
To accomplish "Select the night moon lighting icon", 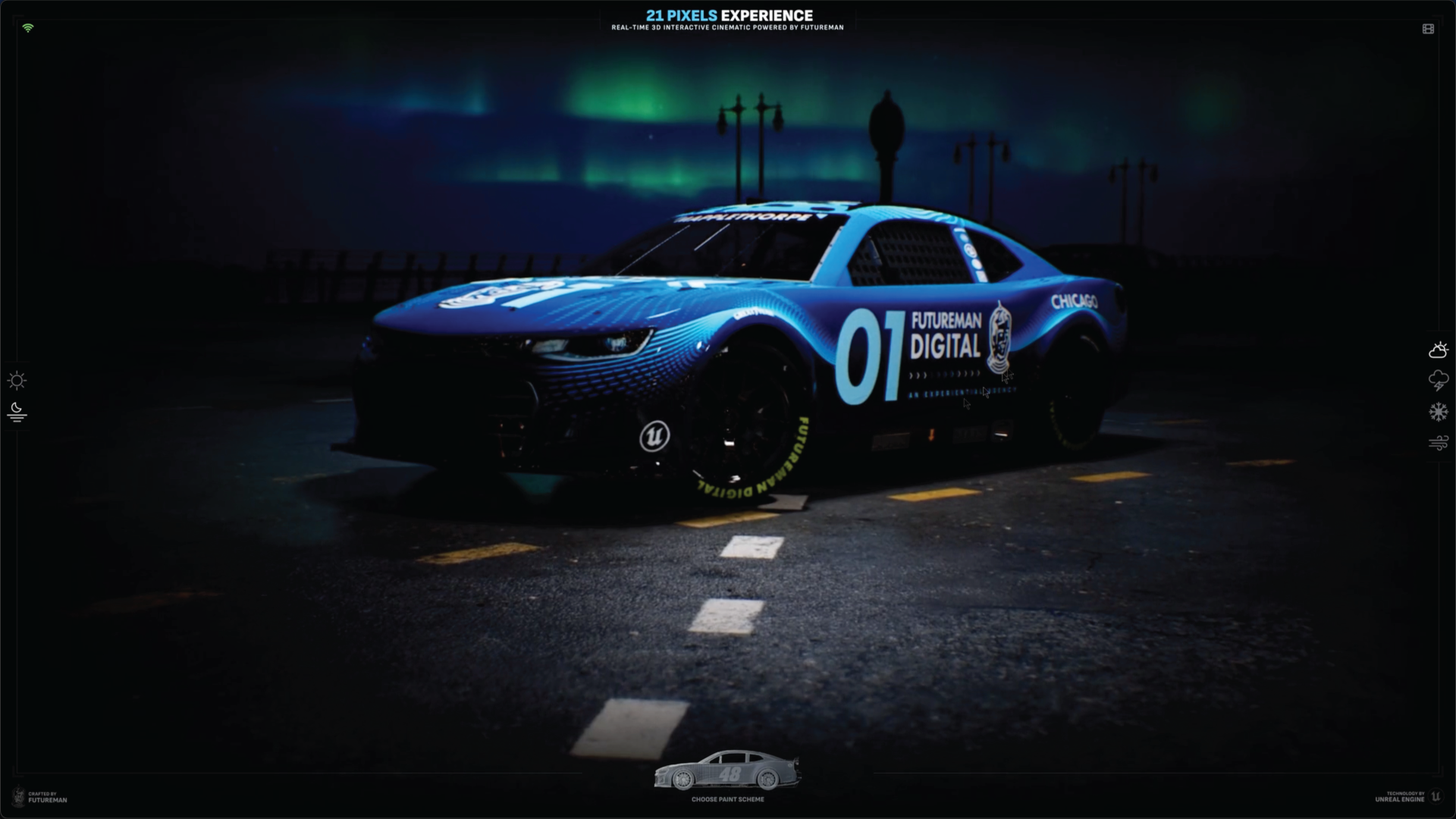I will point(17,412).
